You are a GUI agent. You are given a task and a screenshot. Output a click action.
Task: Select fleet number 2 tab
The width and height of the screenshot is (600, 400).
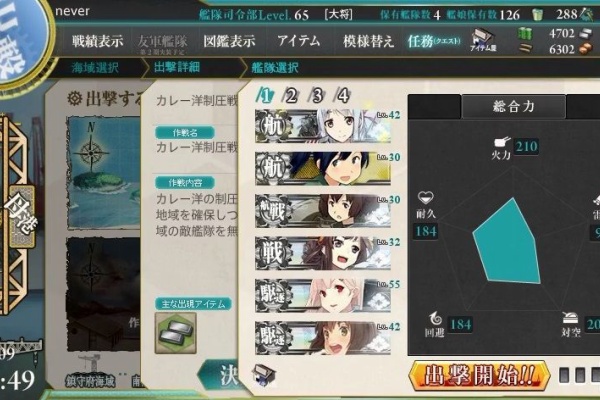[291, 96]
